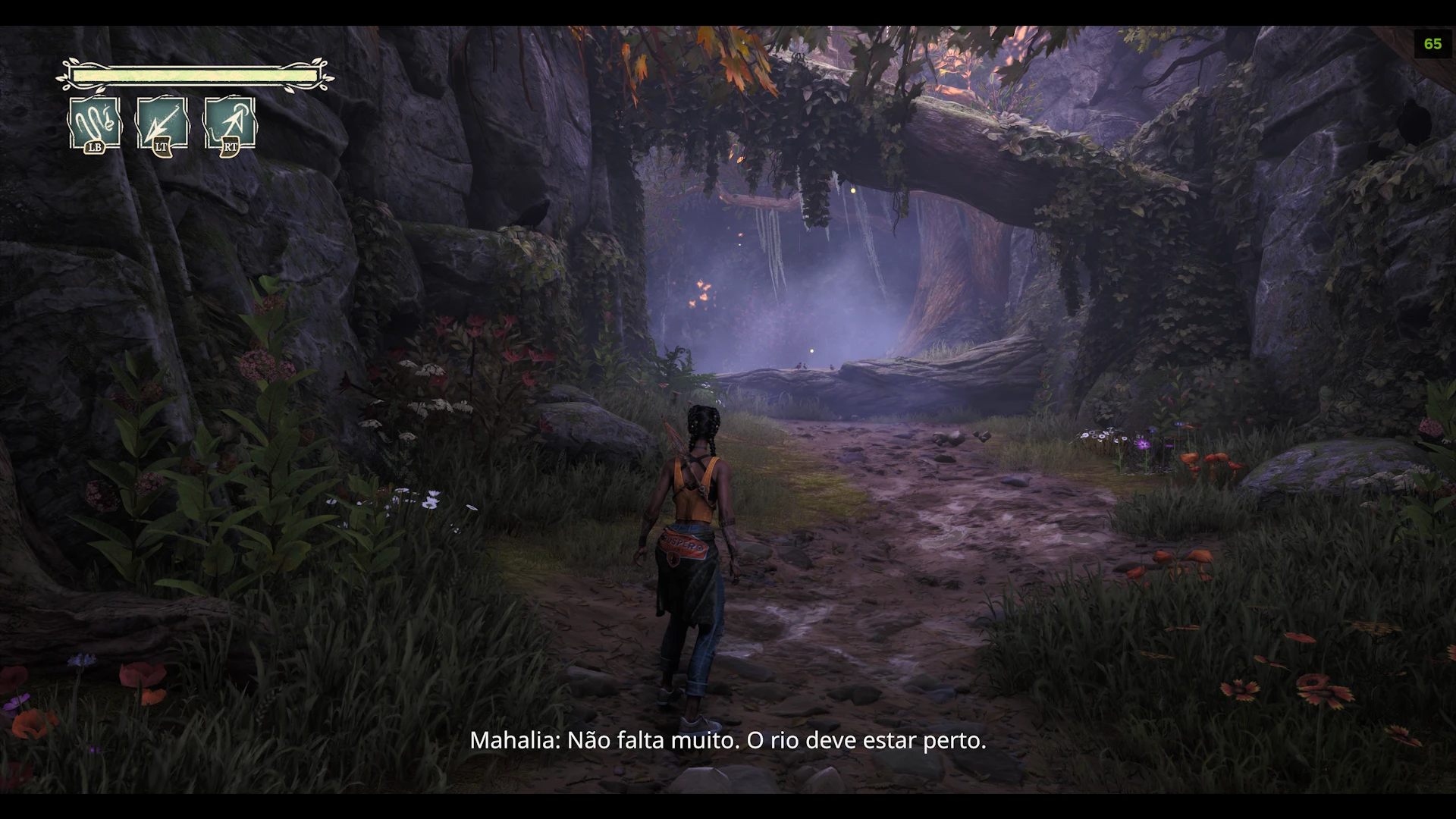Activate the hand-shaped shield ability icon
This screenshot has width=1456, height=819.
(x=95, y=123)
